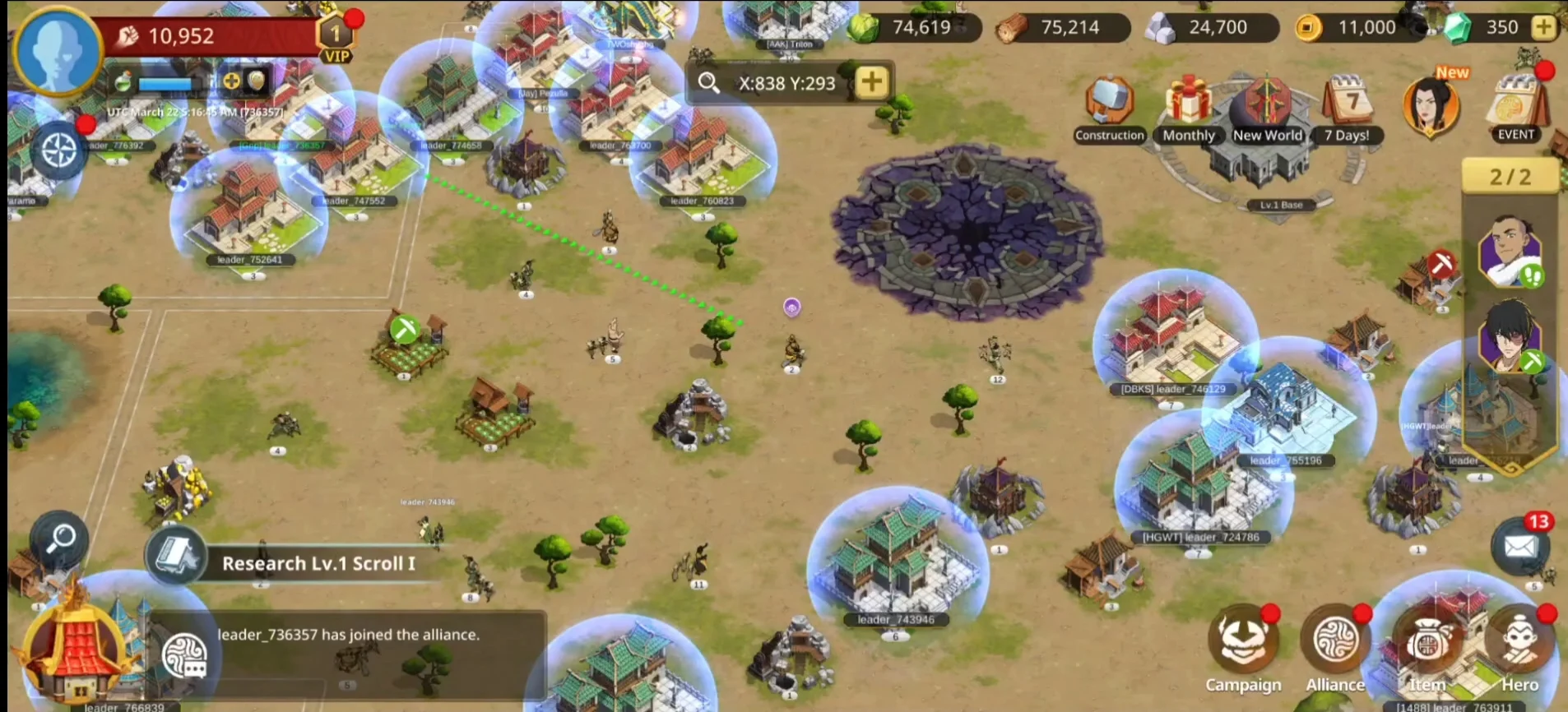Image resolution: width=1568 pixels, height=712 pixels.
Task: Open the magnifying glass map search
Action: tap(60, 540)
